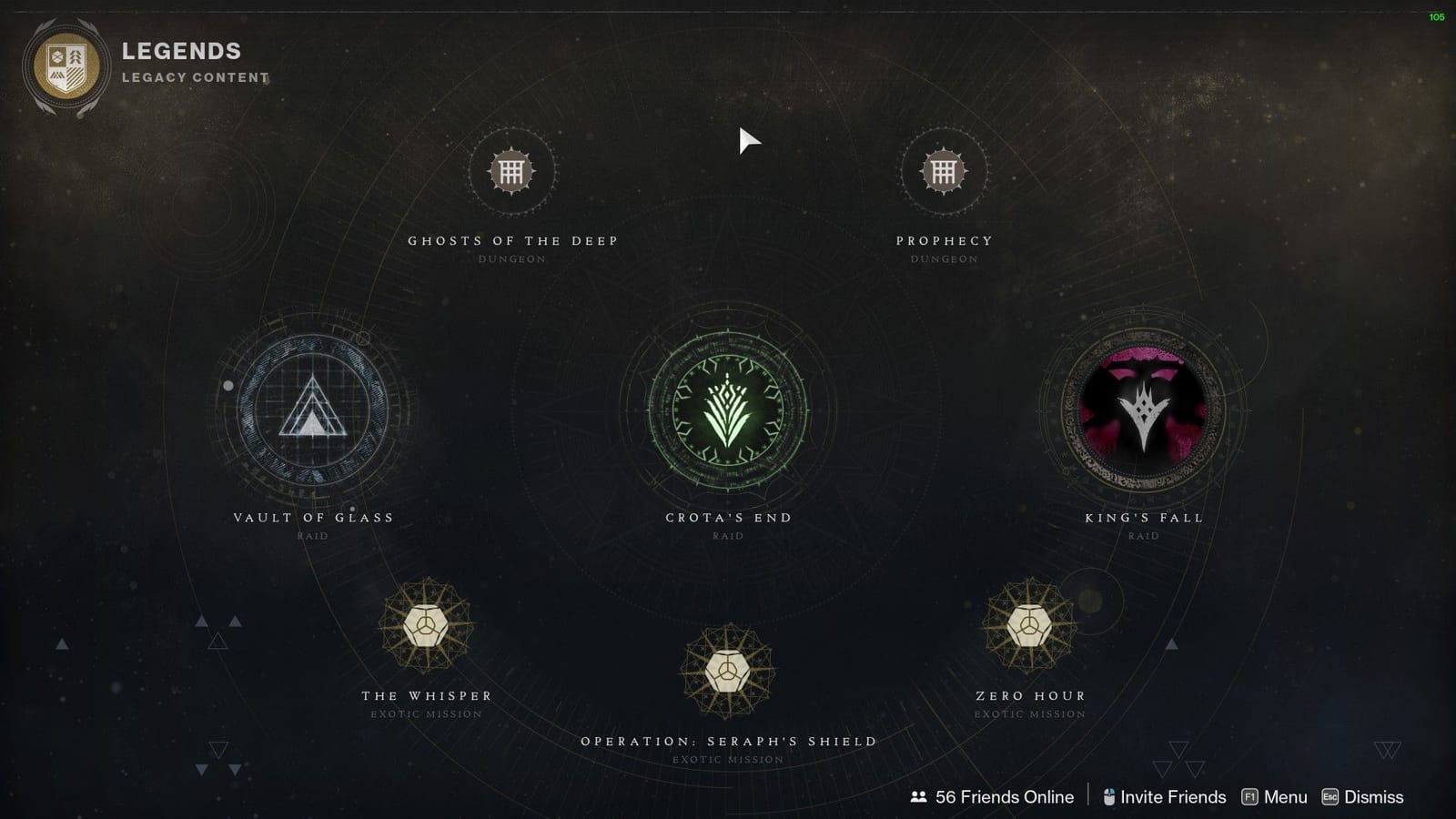Select the Ghosts of the Deep label

tap(514, 240)
